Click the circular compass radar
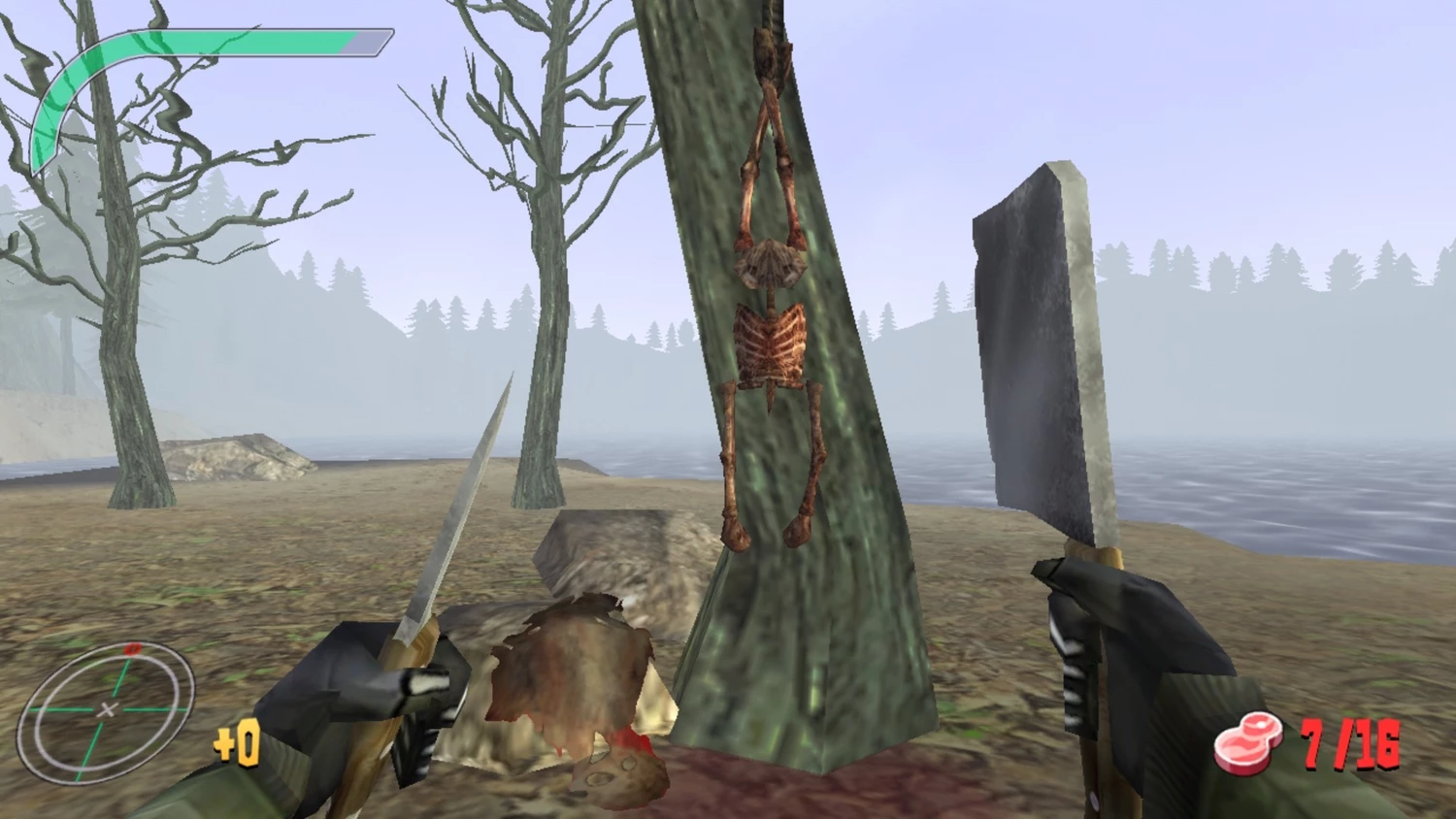The height and width of the screenshot is (819, 1456). coord(107,710)
